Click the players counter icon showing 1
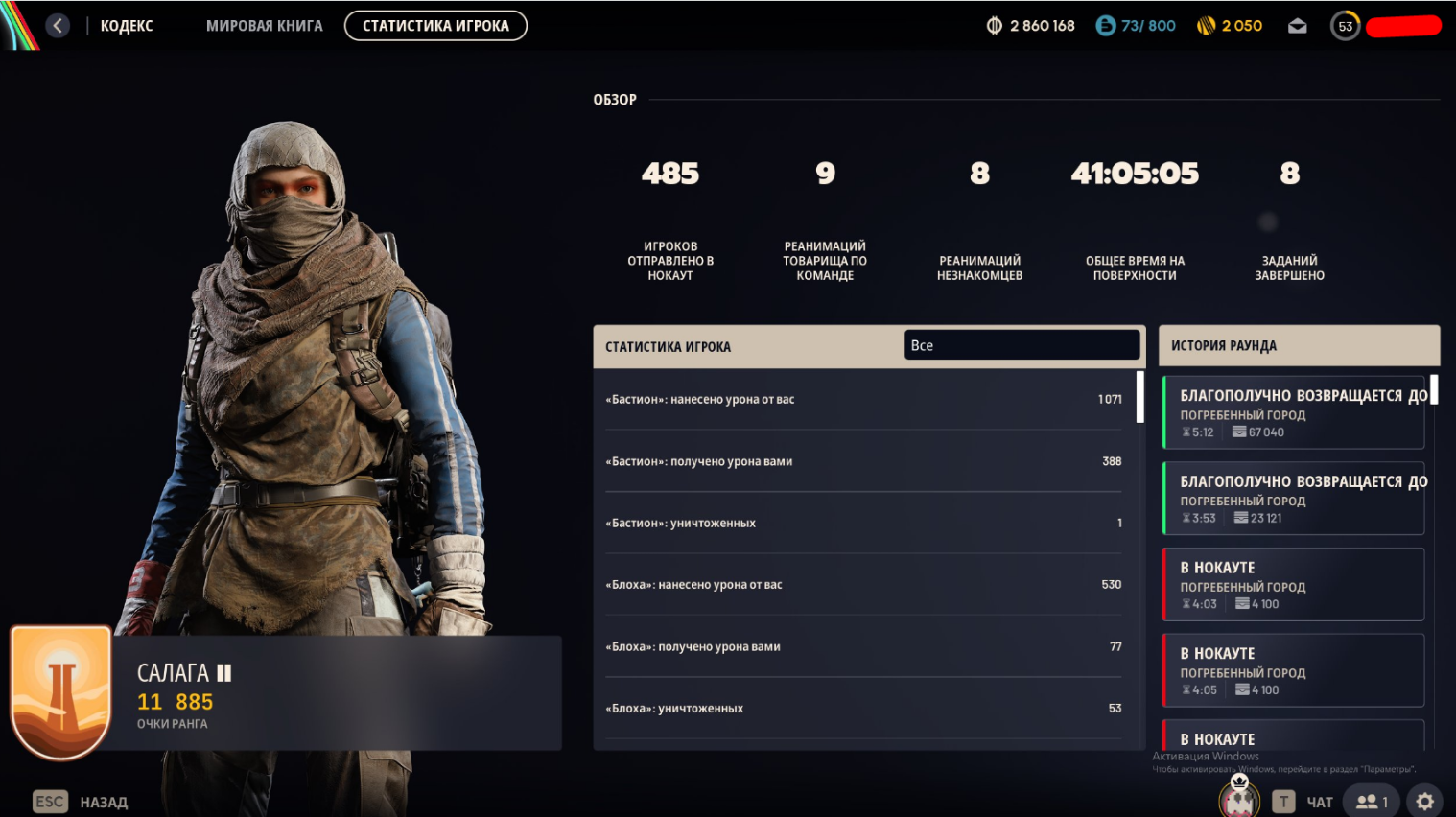 [x=1369, y=802]
